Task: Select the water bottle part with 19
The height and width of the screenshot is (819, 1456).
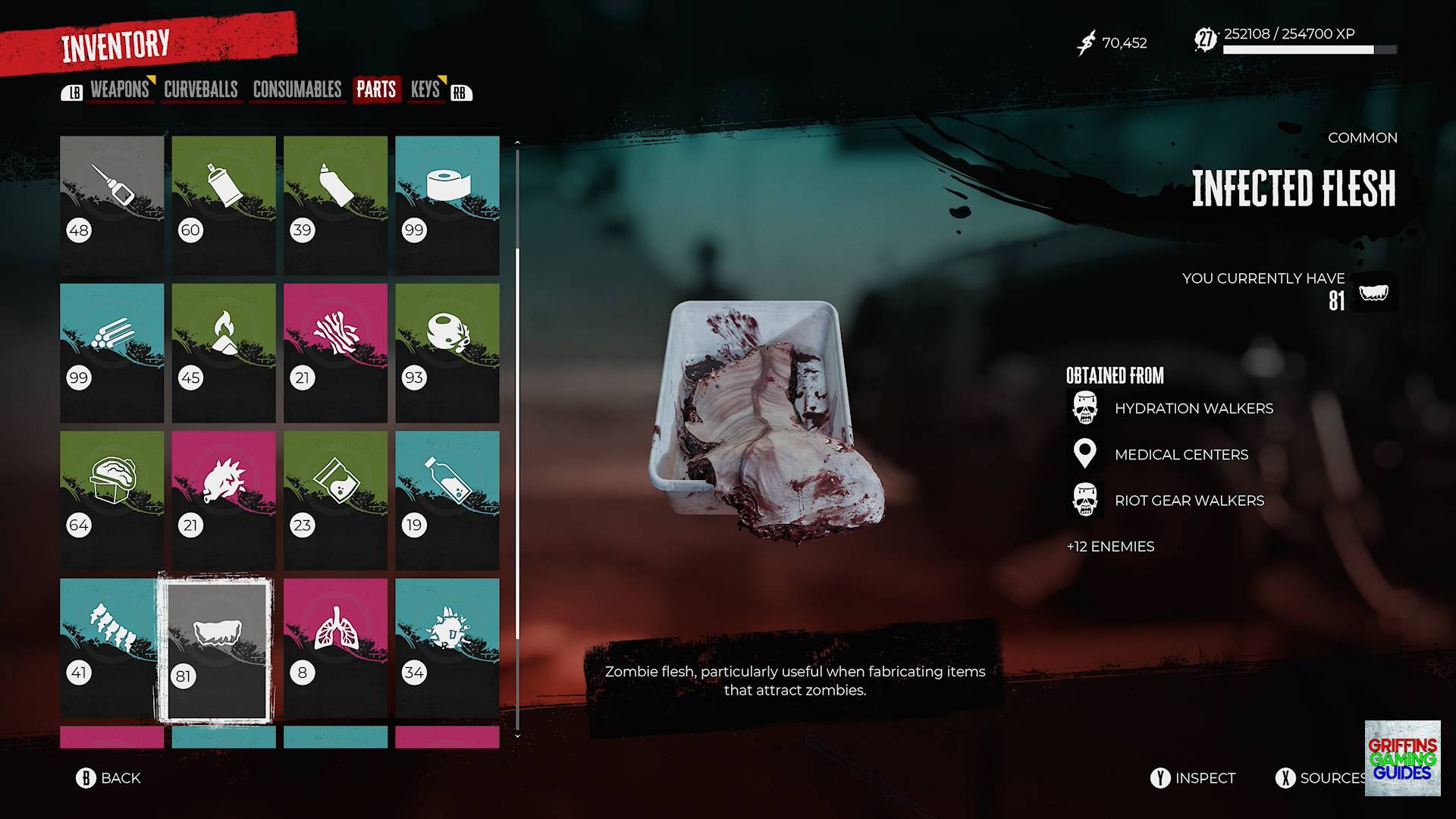Action: tap(447, 500)
